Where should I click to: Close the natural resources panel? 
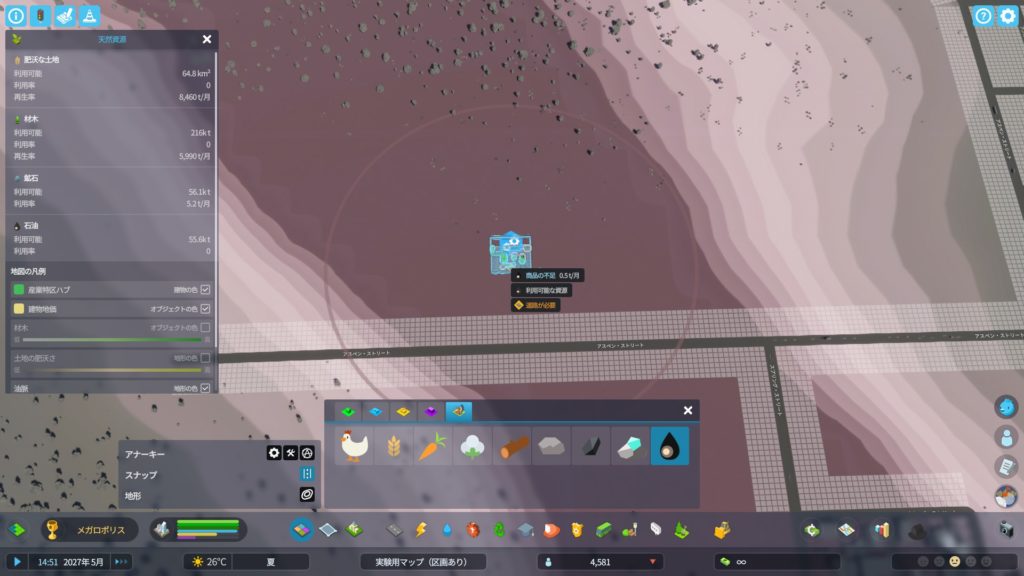(x=207, y=40)
